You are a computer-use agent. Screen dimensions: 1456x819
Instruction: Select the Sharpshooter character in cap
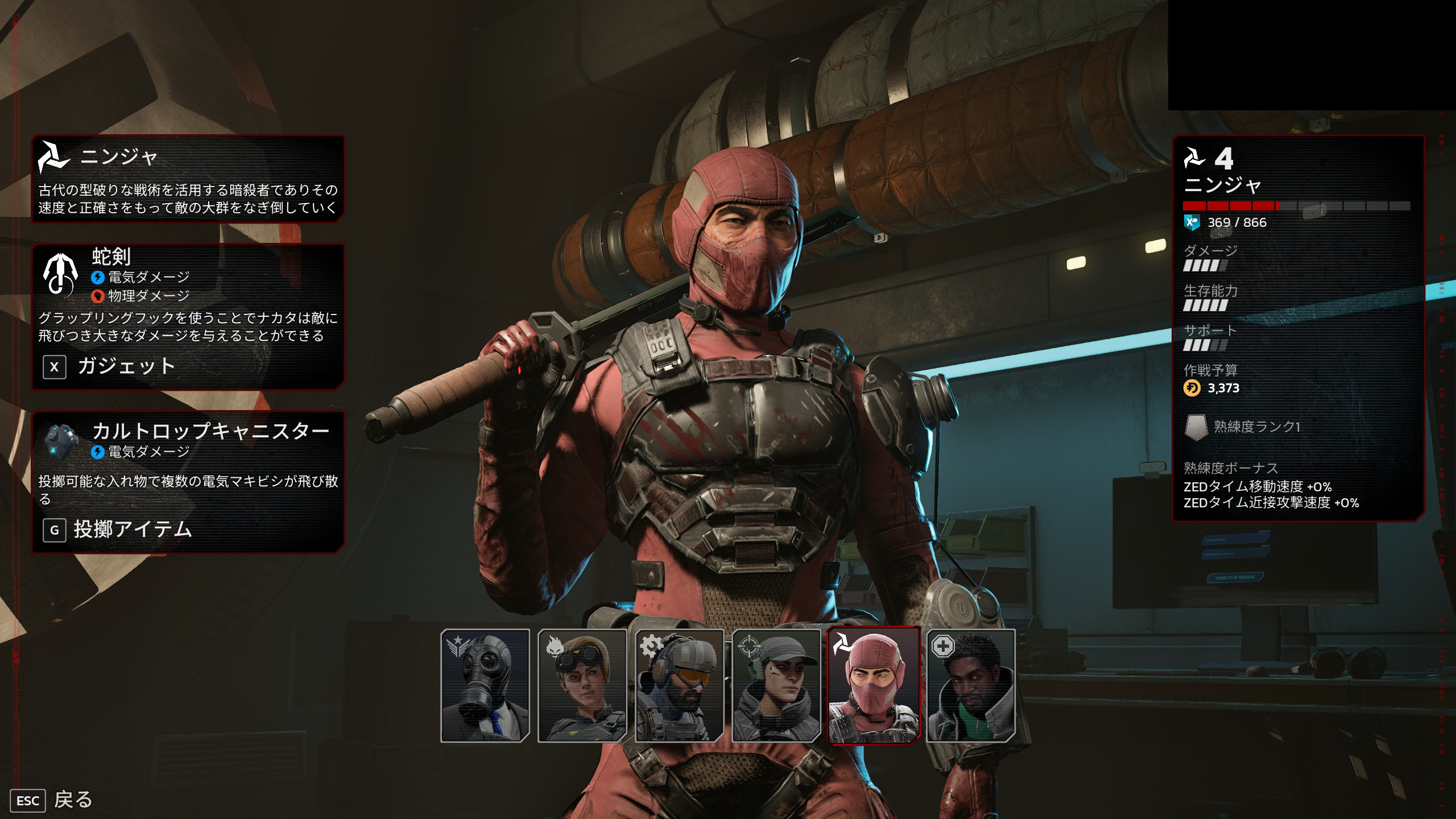776,685
